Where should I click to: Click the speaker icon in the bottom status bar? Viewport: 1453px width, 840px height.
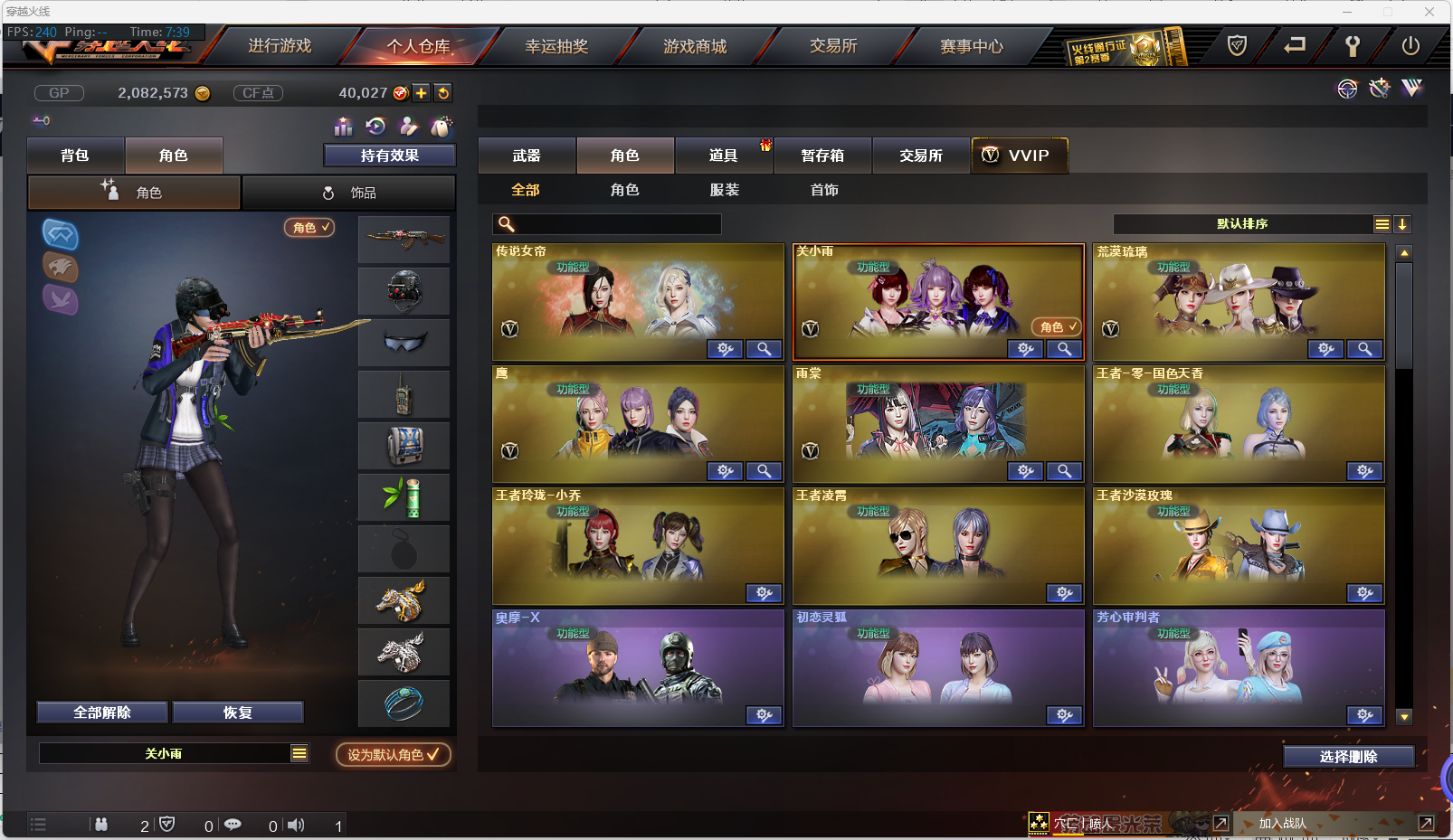click(296, 825)
